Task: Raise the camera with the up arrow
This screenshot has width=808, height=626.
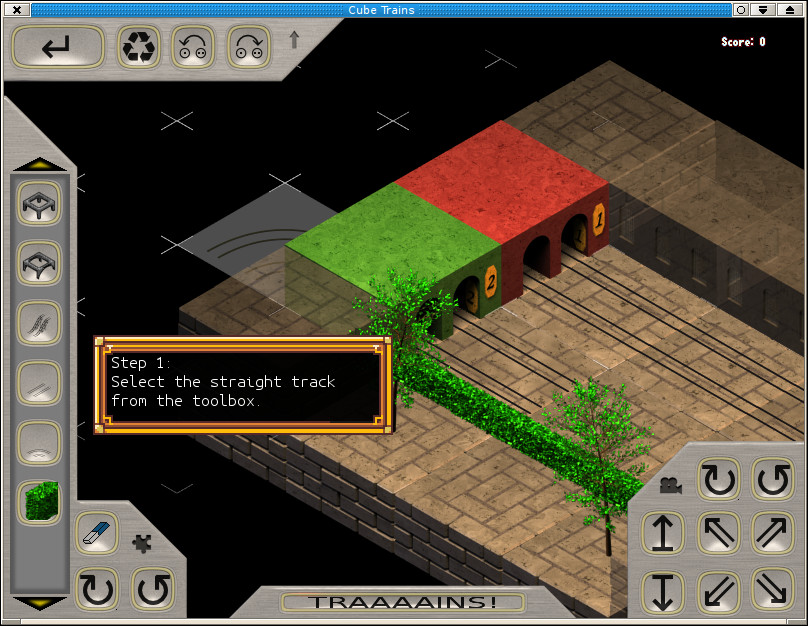Action: coord(662,534)
